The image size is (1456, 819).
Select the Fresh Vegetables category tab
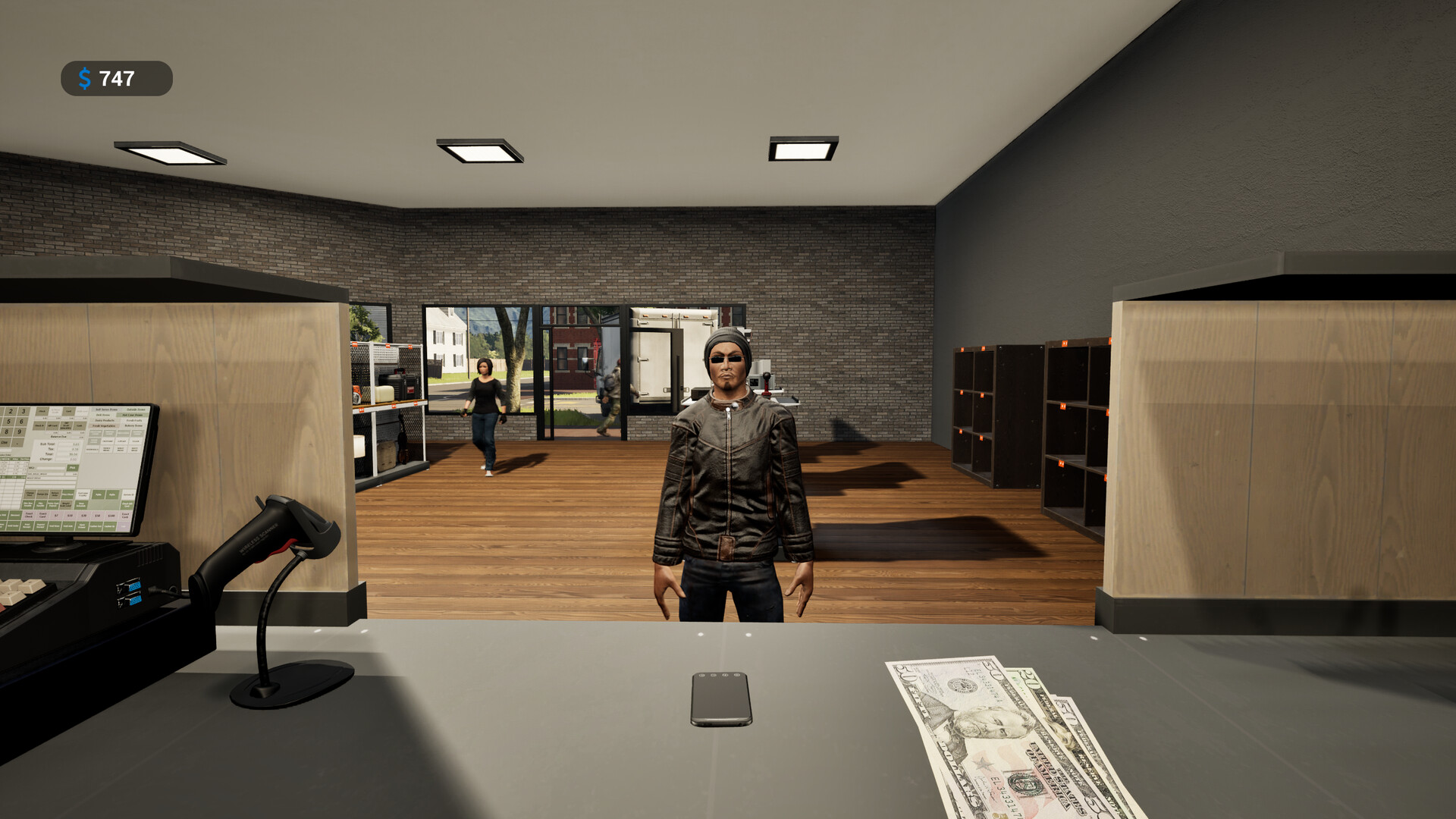pos(104,426)
